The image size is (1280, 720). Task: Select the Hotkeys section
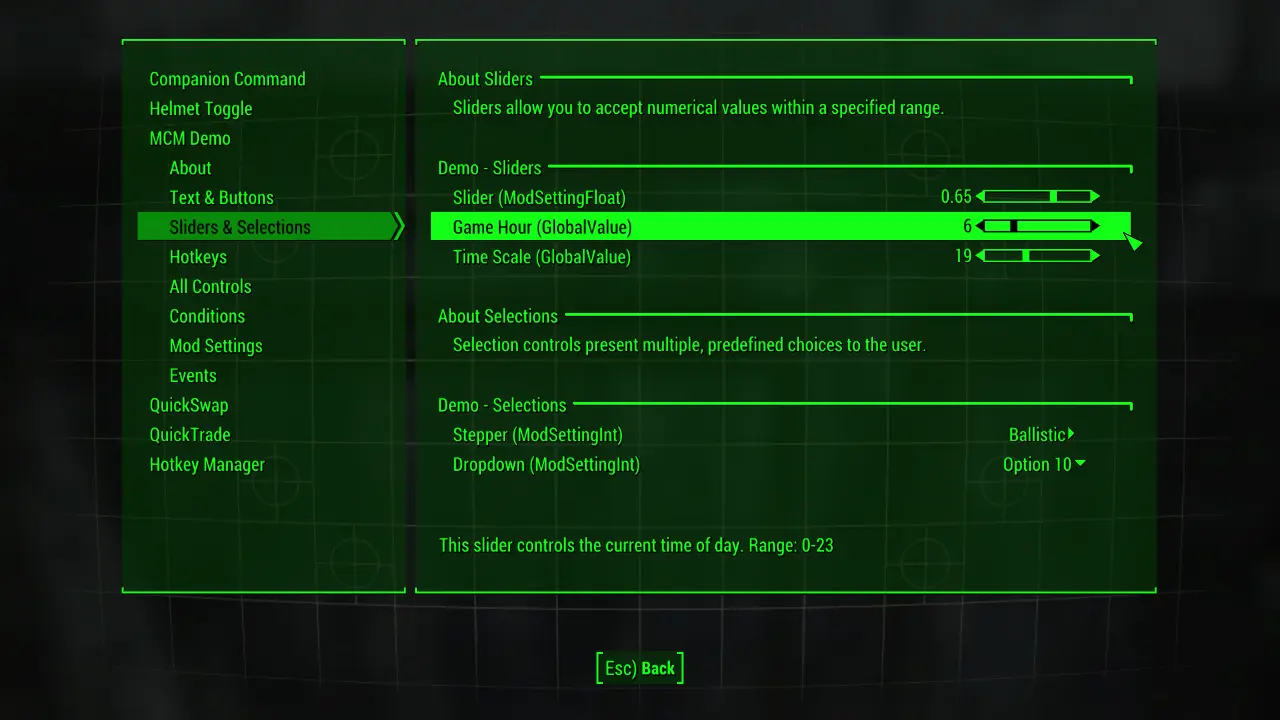click(x=198, y=257)
